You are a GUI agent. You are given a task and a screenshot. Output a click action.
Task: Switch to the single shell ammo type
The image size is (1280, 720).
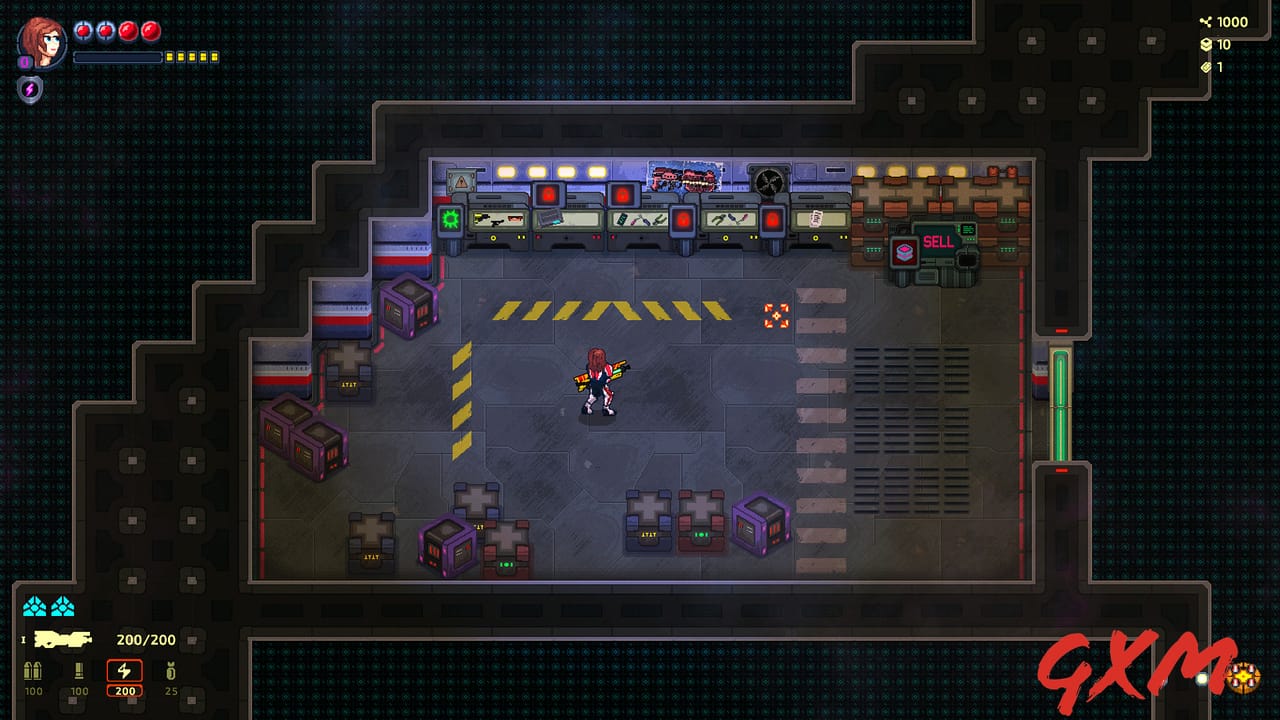(79, 672)
